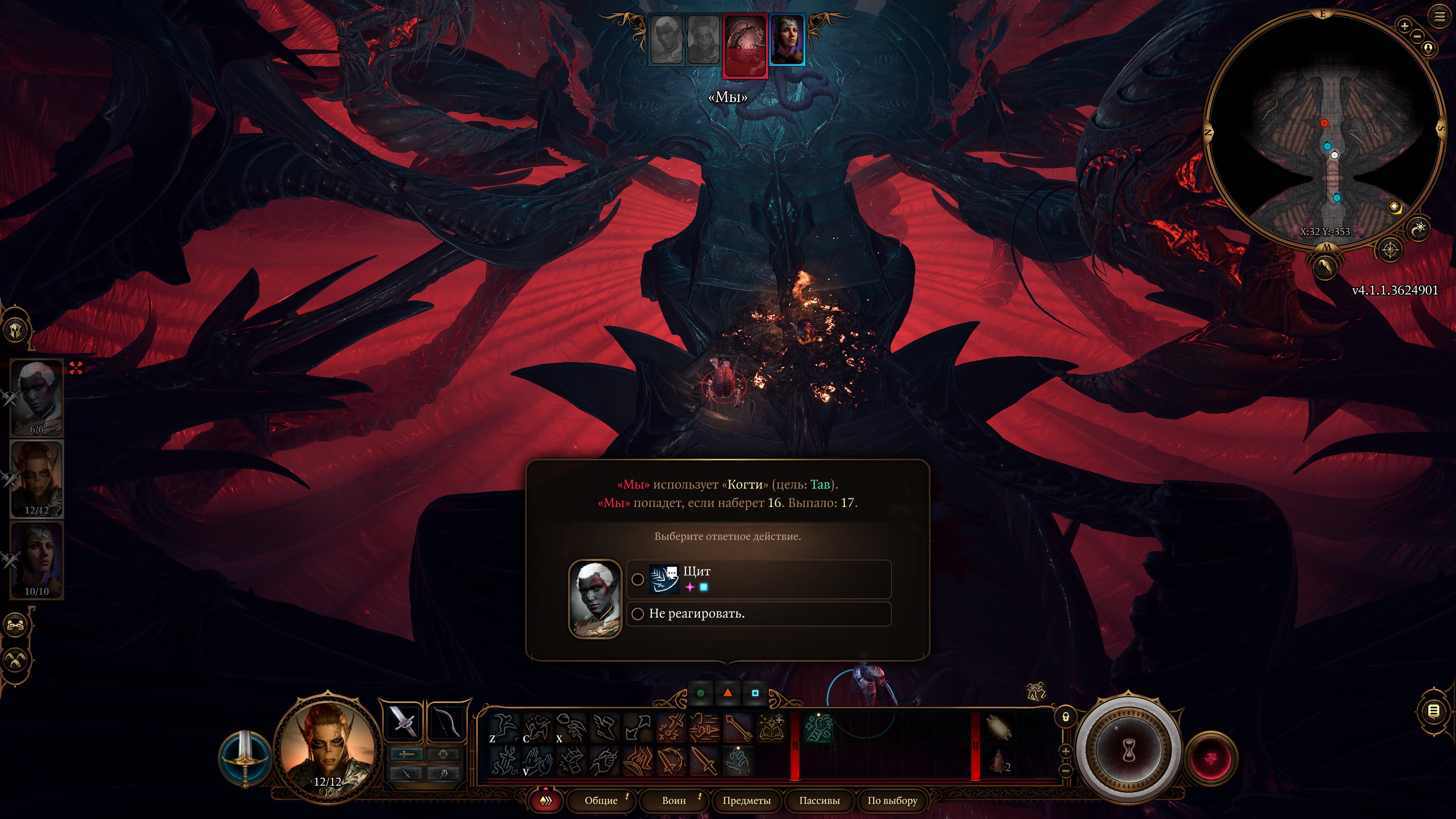Image resolution: width=1456 pixels, height=819 pixels.
Task: Switch to the Общие hotbar tab
Action: (601, 800)
